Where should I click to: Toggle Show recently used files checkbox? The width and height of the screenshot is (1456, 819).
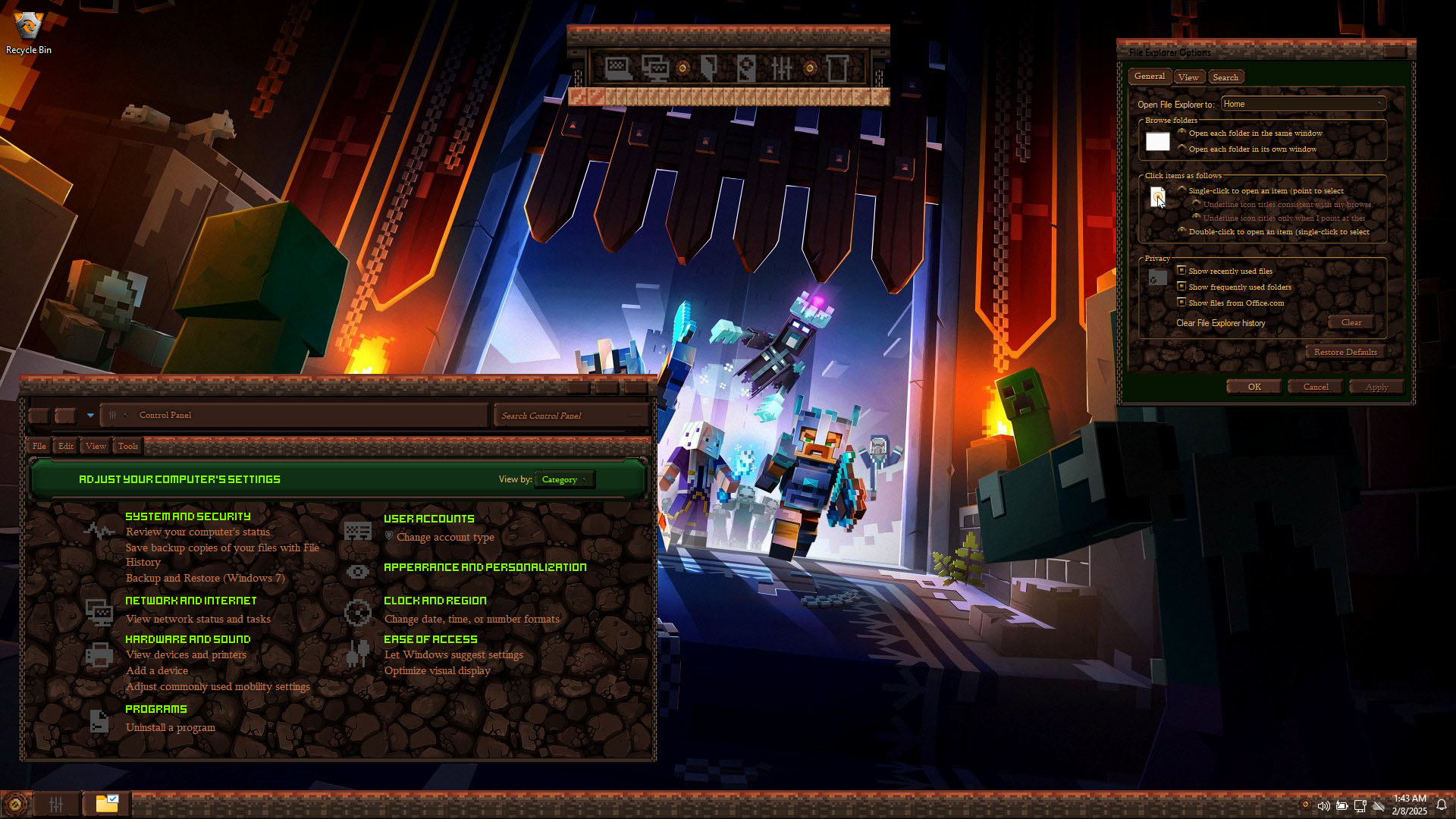(x=1181, y=271)
